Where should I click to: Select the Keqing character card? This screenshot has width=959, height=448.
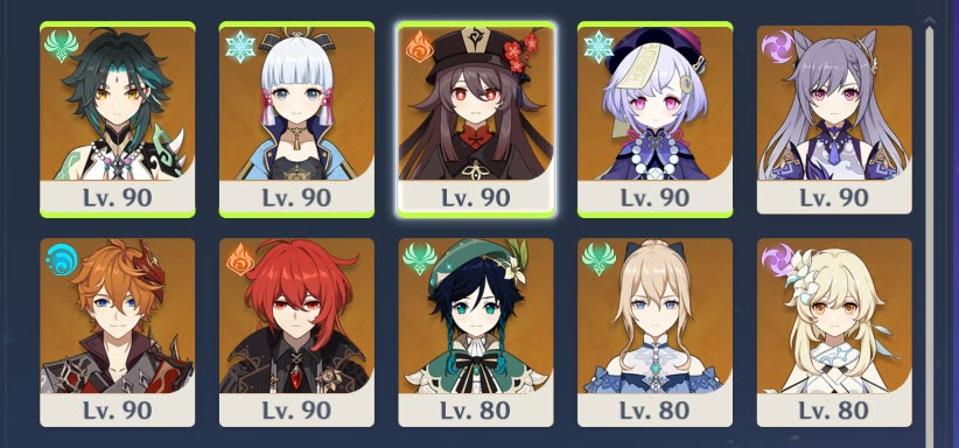(x=834, y=118)
